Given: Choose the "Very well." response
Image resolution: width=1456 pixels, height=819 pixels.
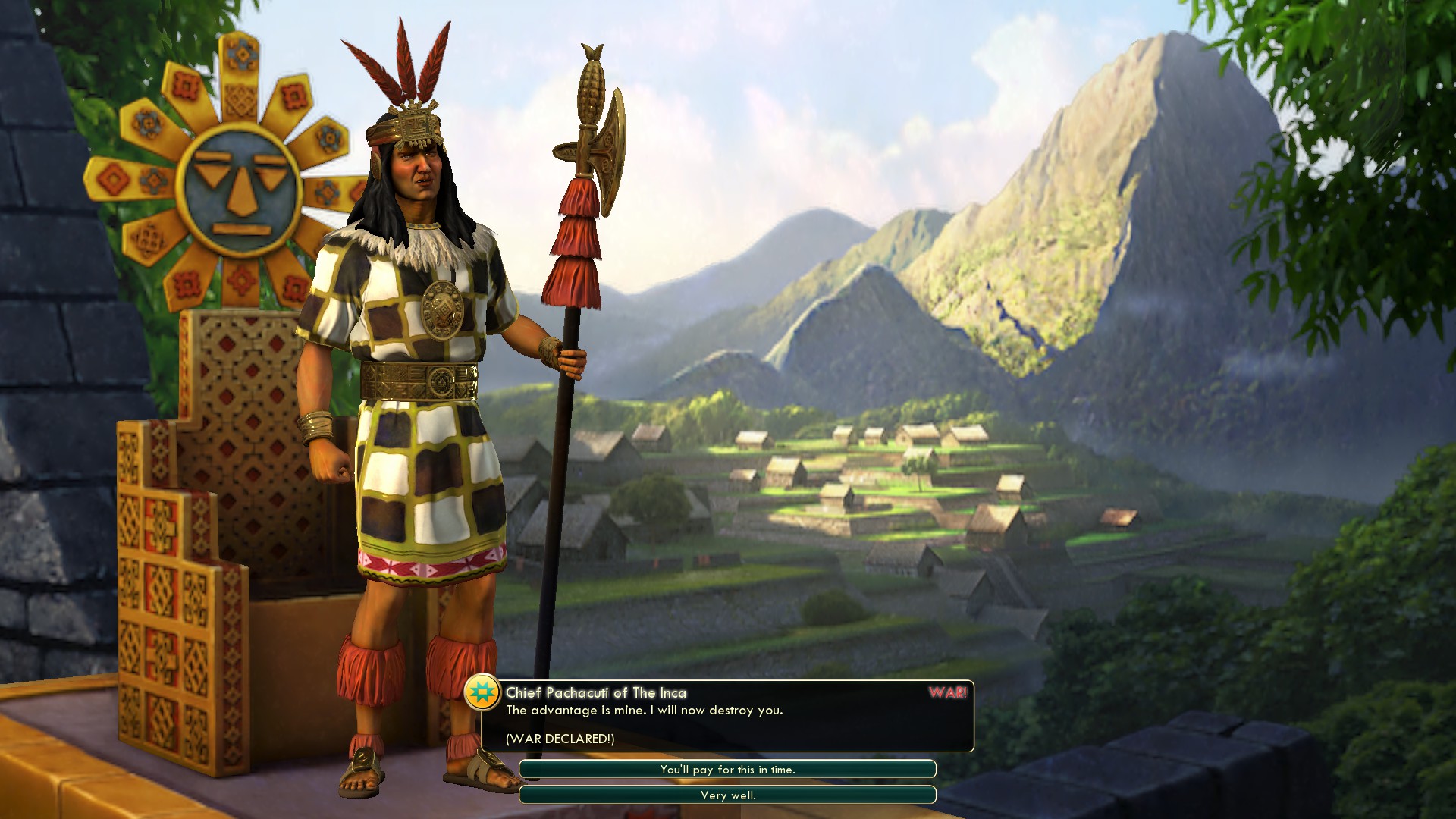Looking at the screenshot, I should click(727, 795).
